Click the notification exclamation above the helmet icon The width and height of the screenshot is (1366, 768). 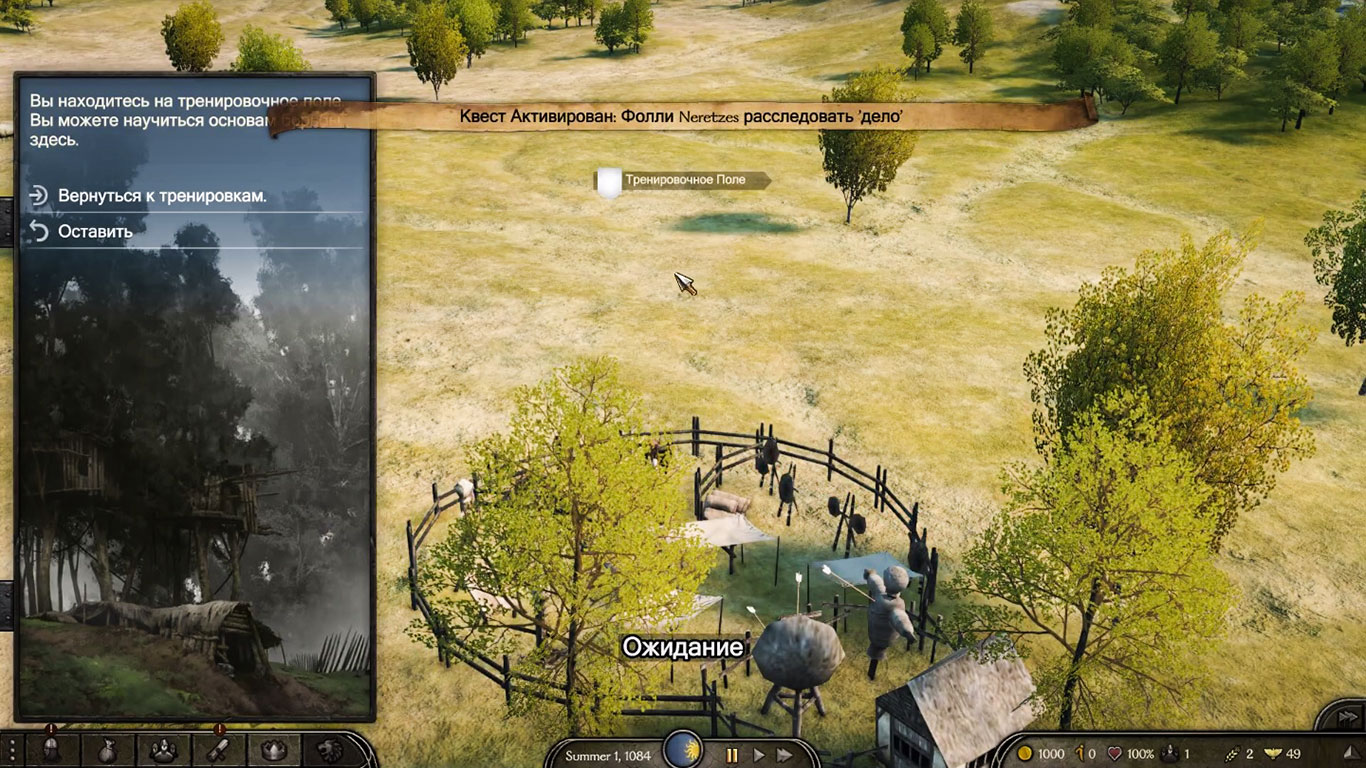pos(50,728)
